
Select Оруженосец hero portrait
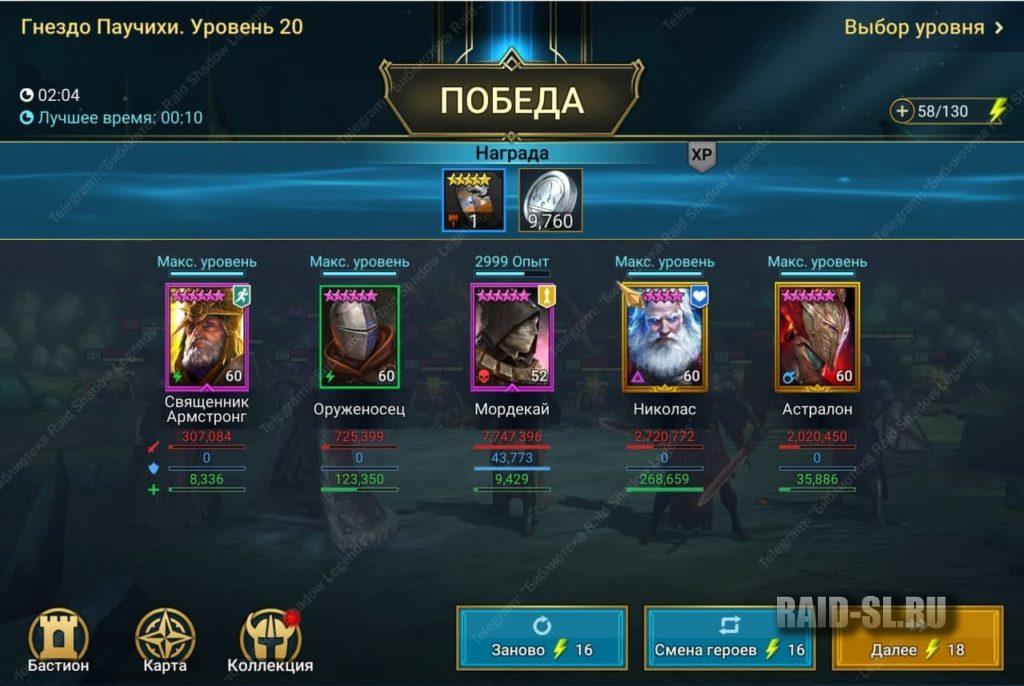(x=359, y=337)
